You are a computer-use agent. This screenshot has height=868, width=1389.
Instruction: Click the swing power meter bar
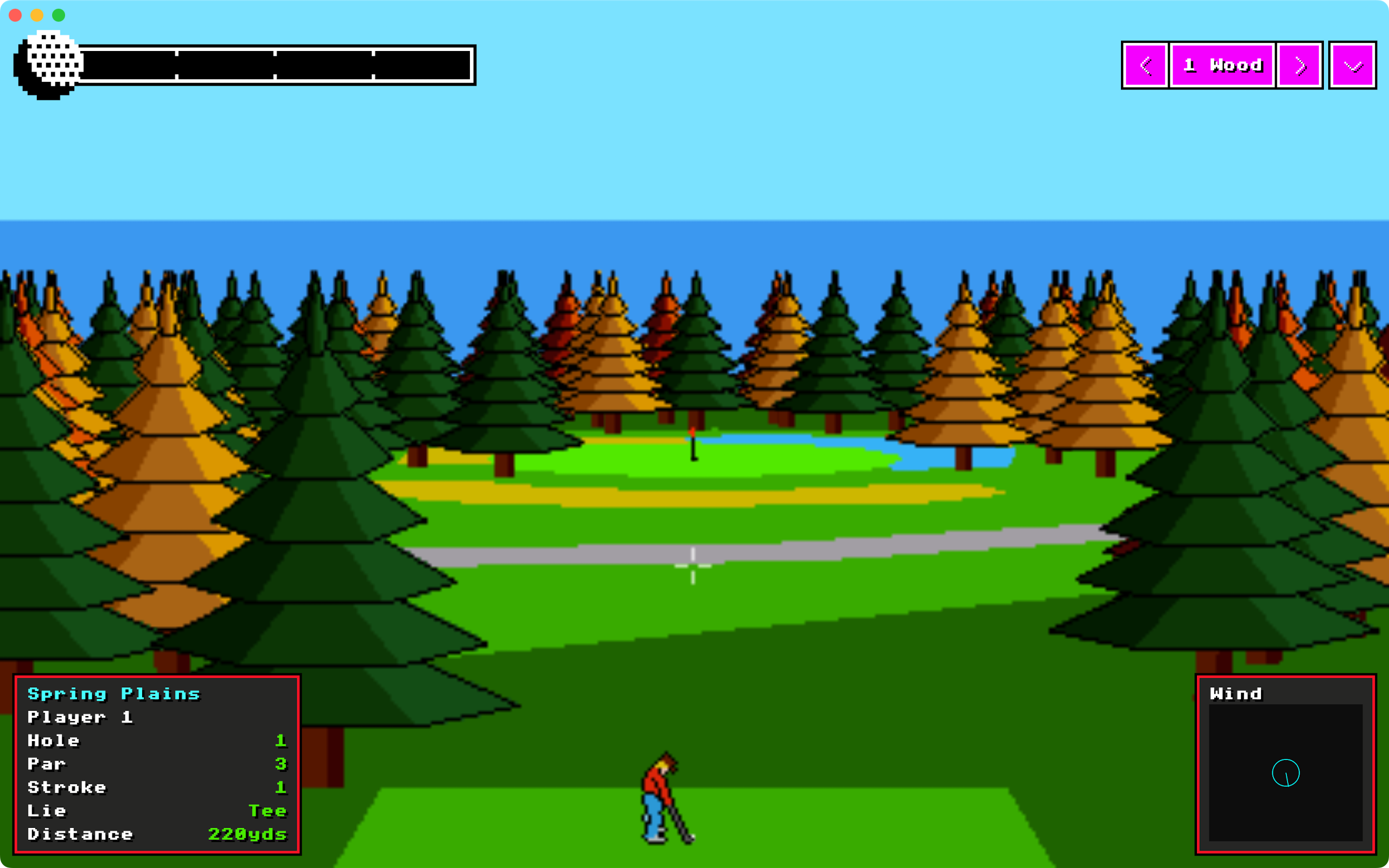[276, 65]
